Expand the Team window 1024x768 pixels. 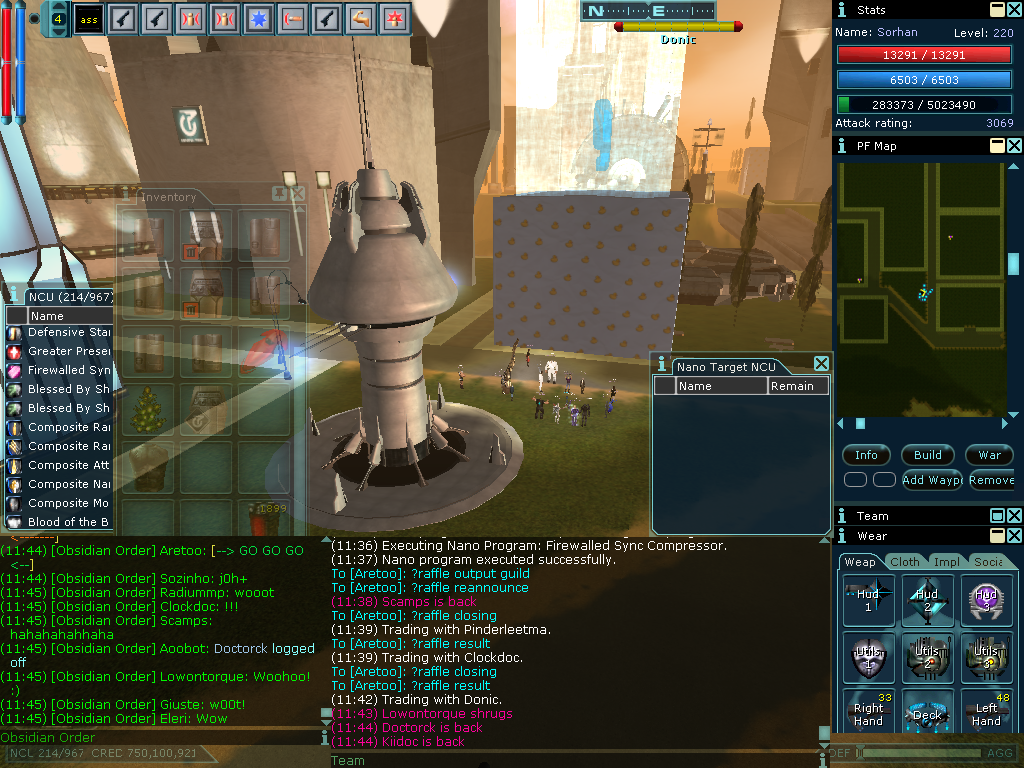tap(997, 516)
